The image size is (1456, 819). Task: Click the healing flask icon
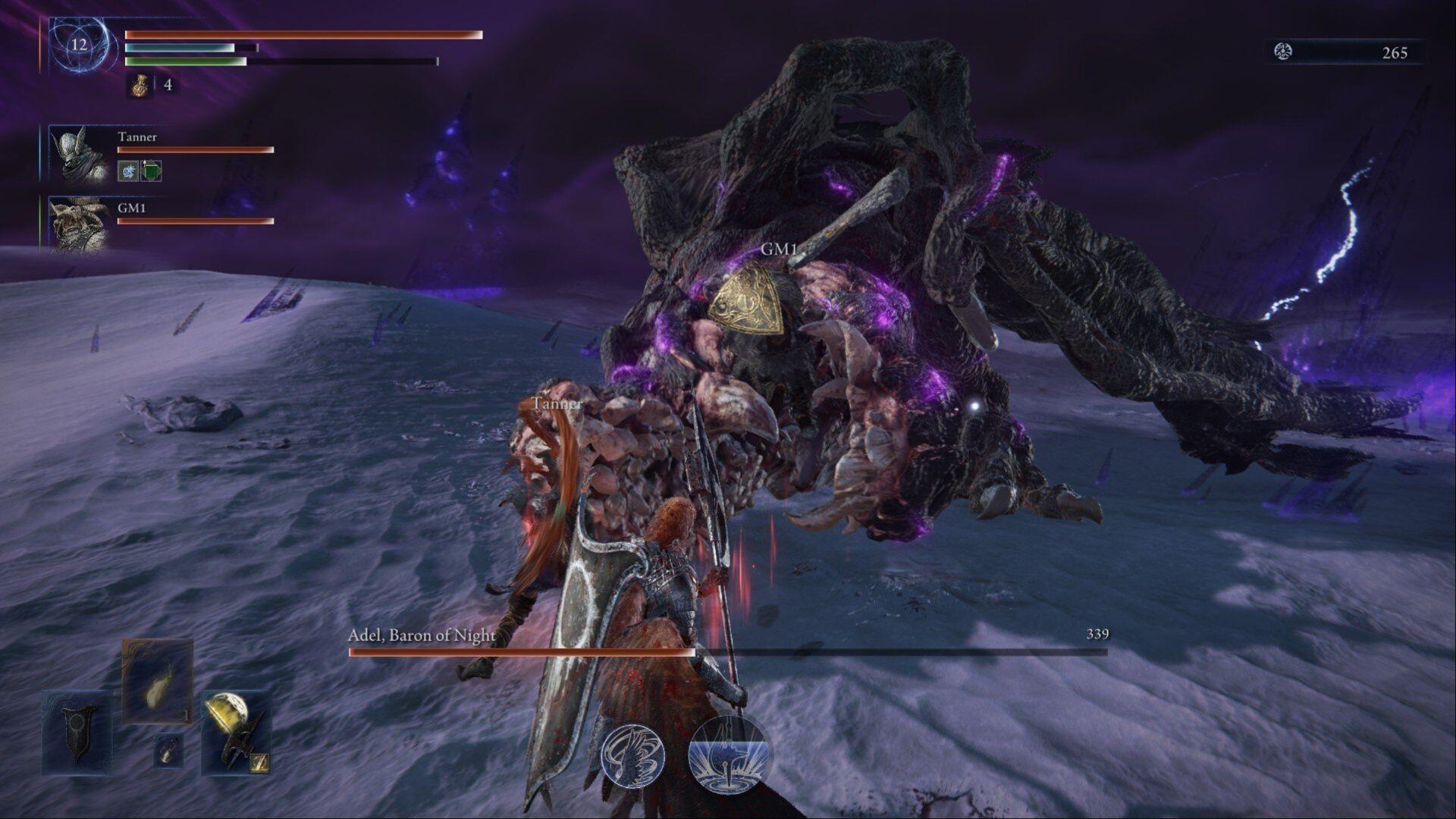click(139, 85)
